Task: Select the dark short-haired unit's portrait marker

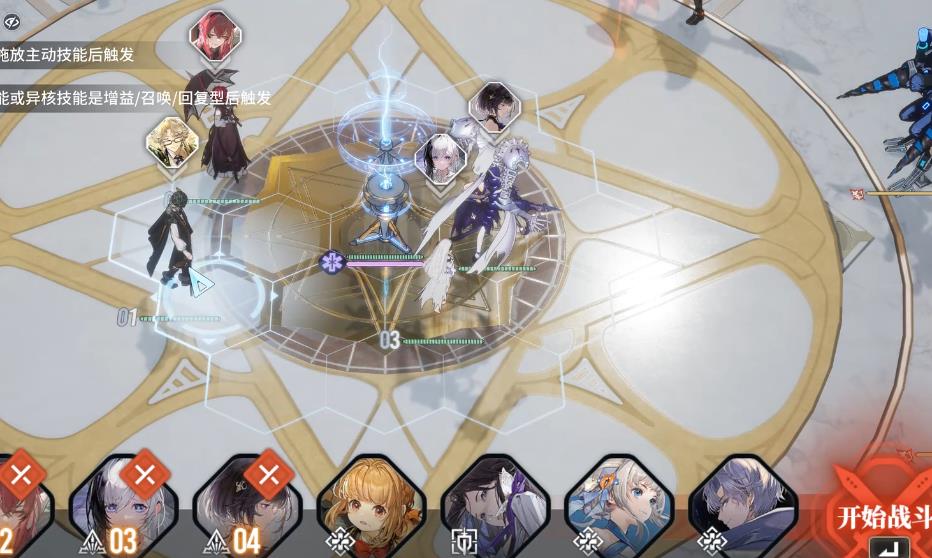Action: (494, 106)
